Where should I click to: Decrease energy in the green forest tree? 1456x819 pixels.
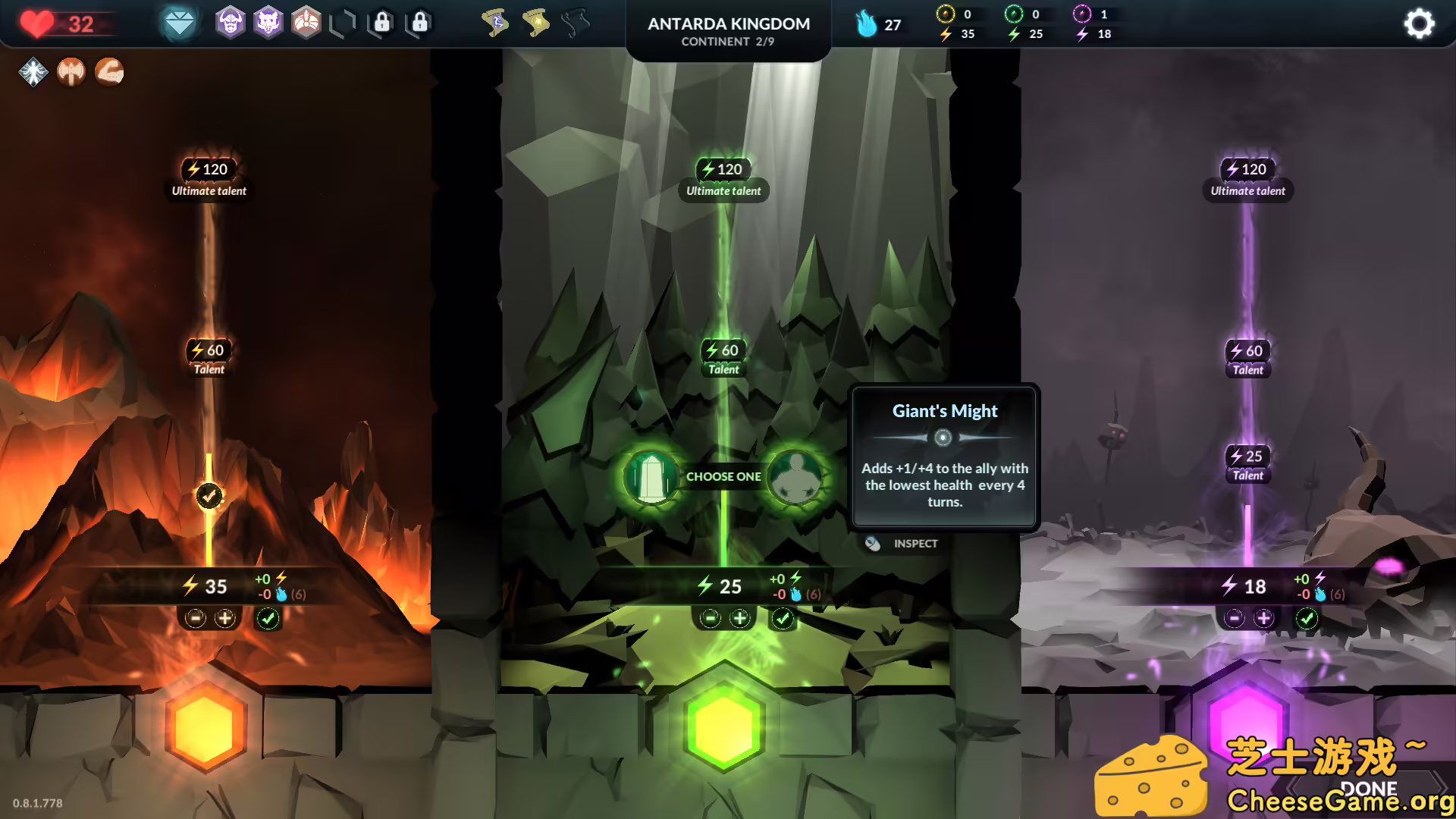[710, 619]
